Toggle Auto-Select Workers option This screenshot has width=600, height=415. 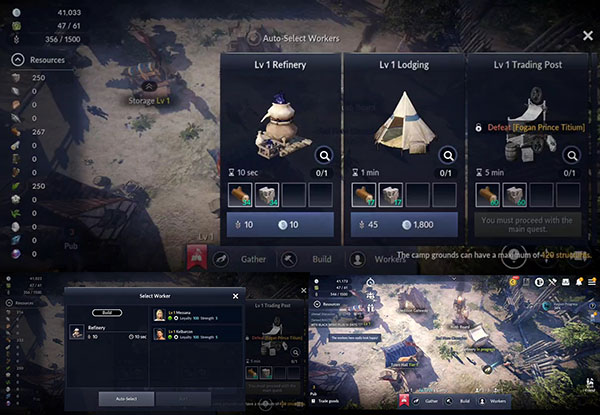coord(255,38)
